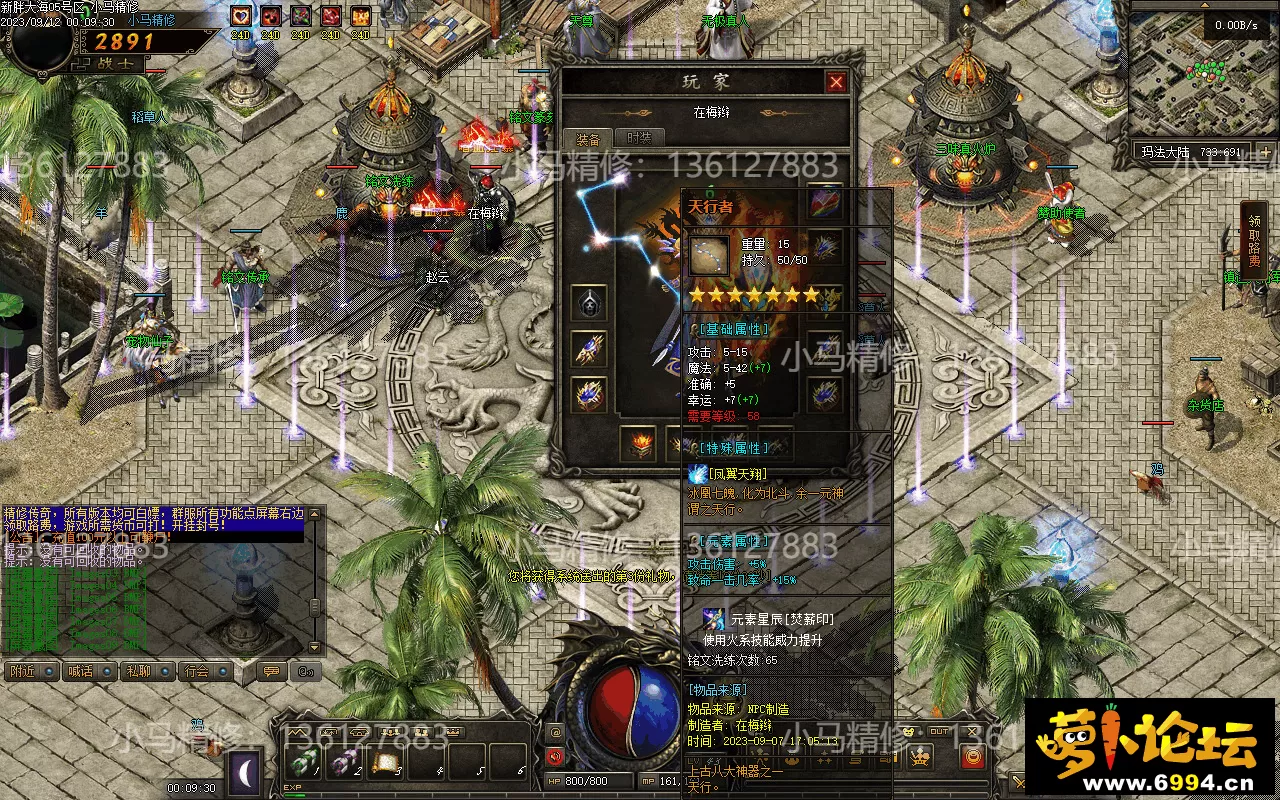
Task: Click the crescent moon icon
Action: 245,771
